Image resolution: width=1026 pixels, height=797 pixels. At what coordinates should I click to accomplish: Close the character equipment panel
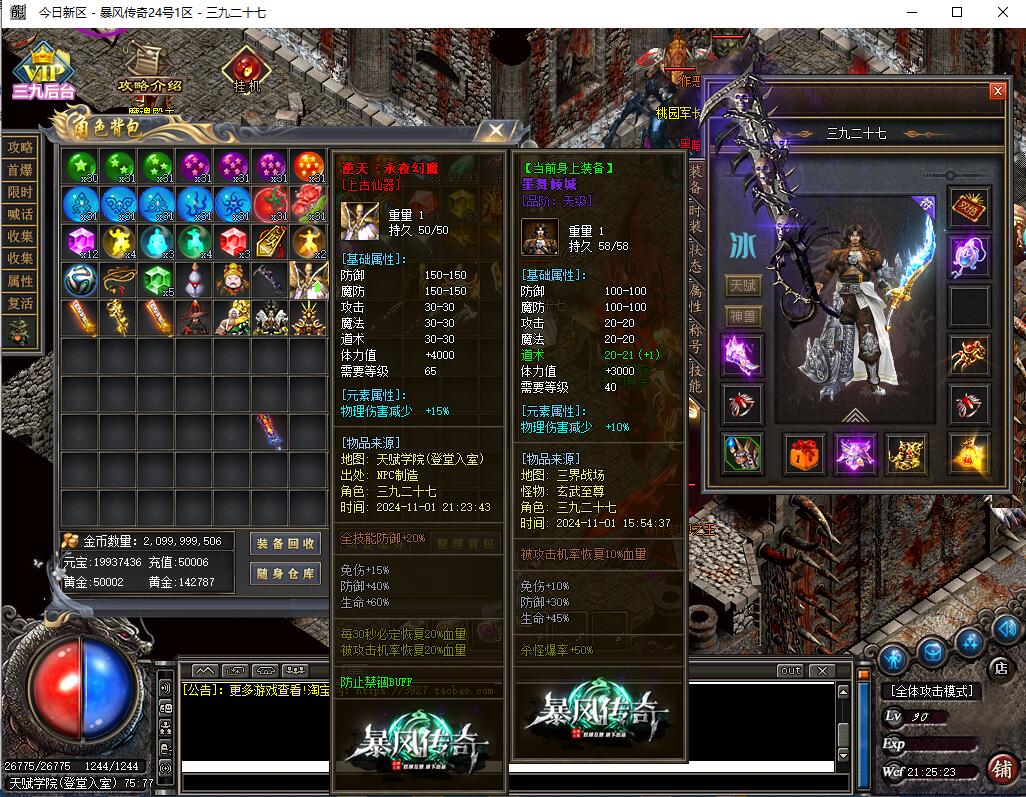[997, 91]
